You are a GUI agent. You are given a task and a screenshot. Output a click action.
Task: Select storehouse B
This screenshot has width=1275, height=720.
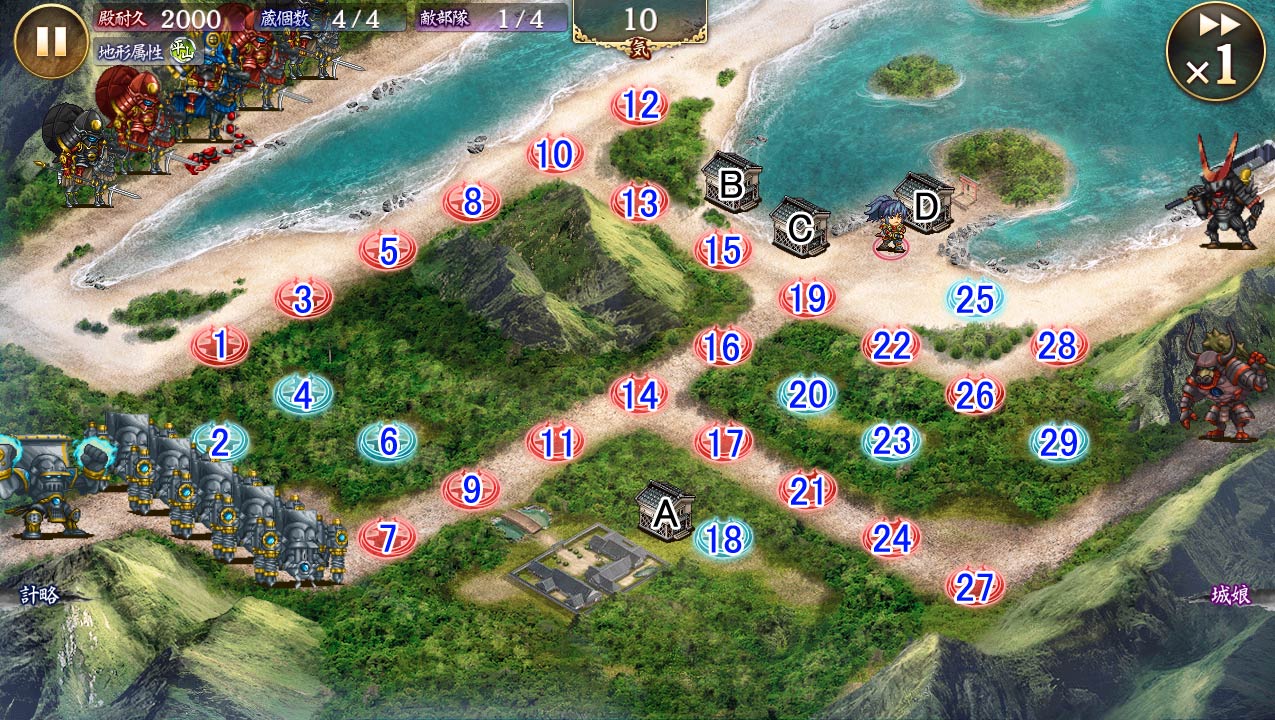pos(732,183)
